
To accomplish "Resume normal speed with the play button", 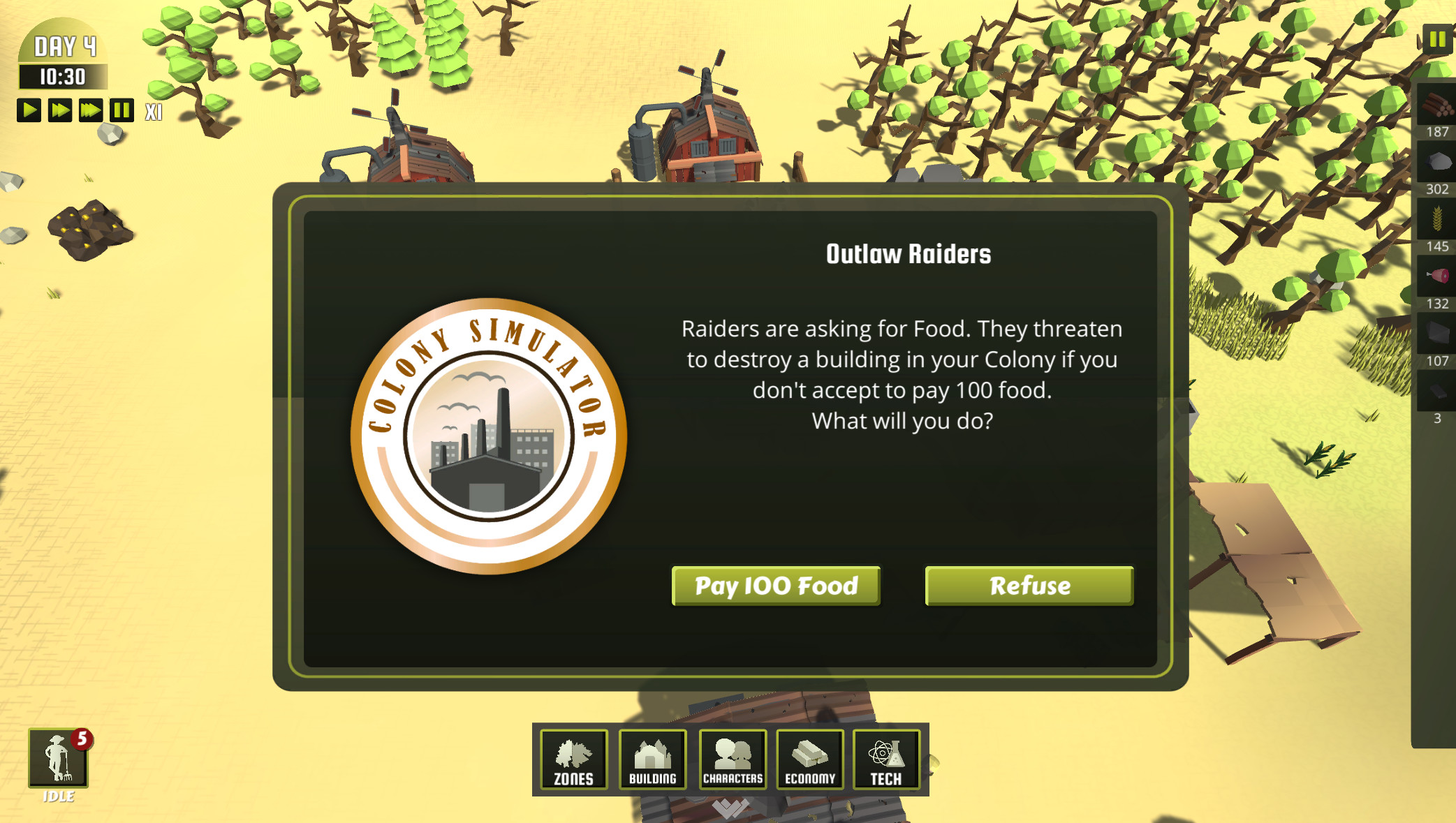I will pyautogui.click(x=29, y=110).
